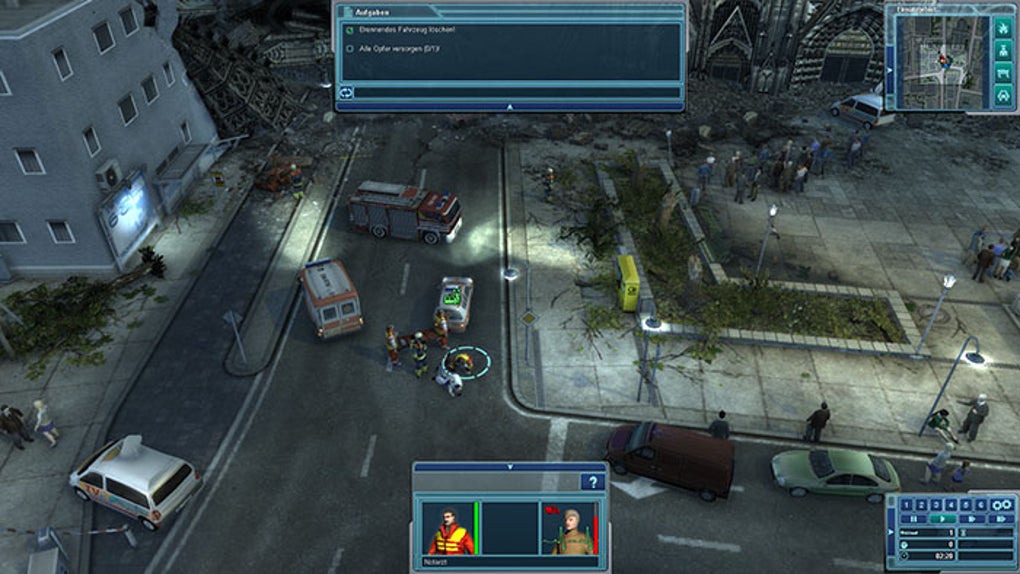
Task: Select the "Brennendes Fahrzeug löschen" objective
Action: coord(400,30)
